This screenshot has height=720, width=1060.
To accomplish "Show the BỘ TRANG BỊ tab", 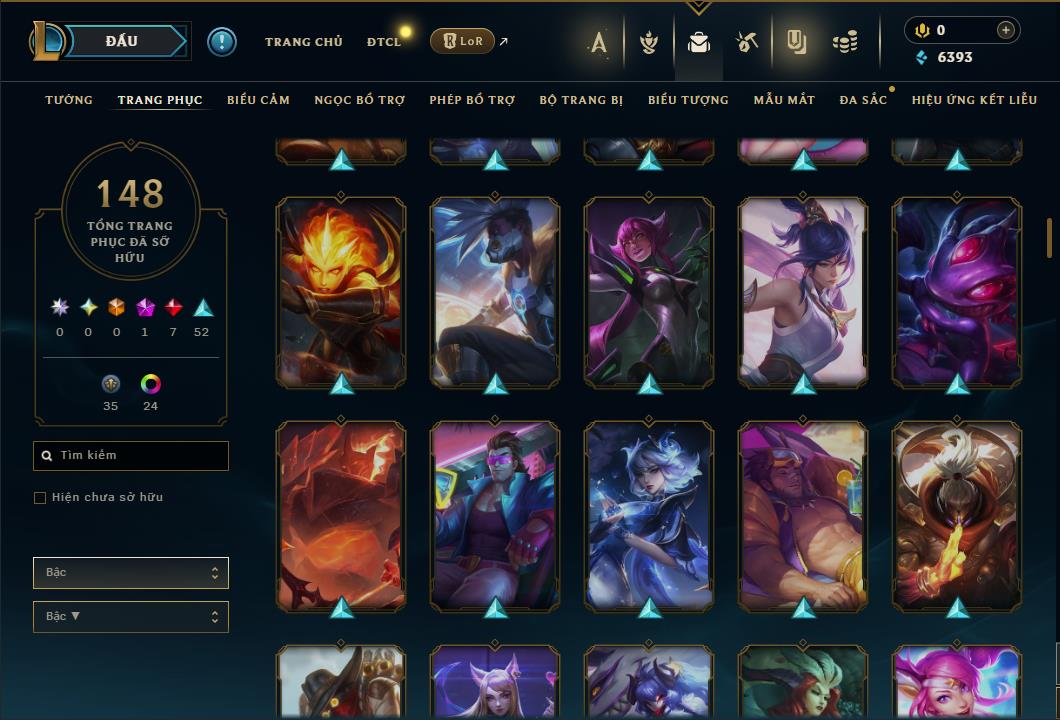I will point(581,100).
